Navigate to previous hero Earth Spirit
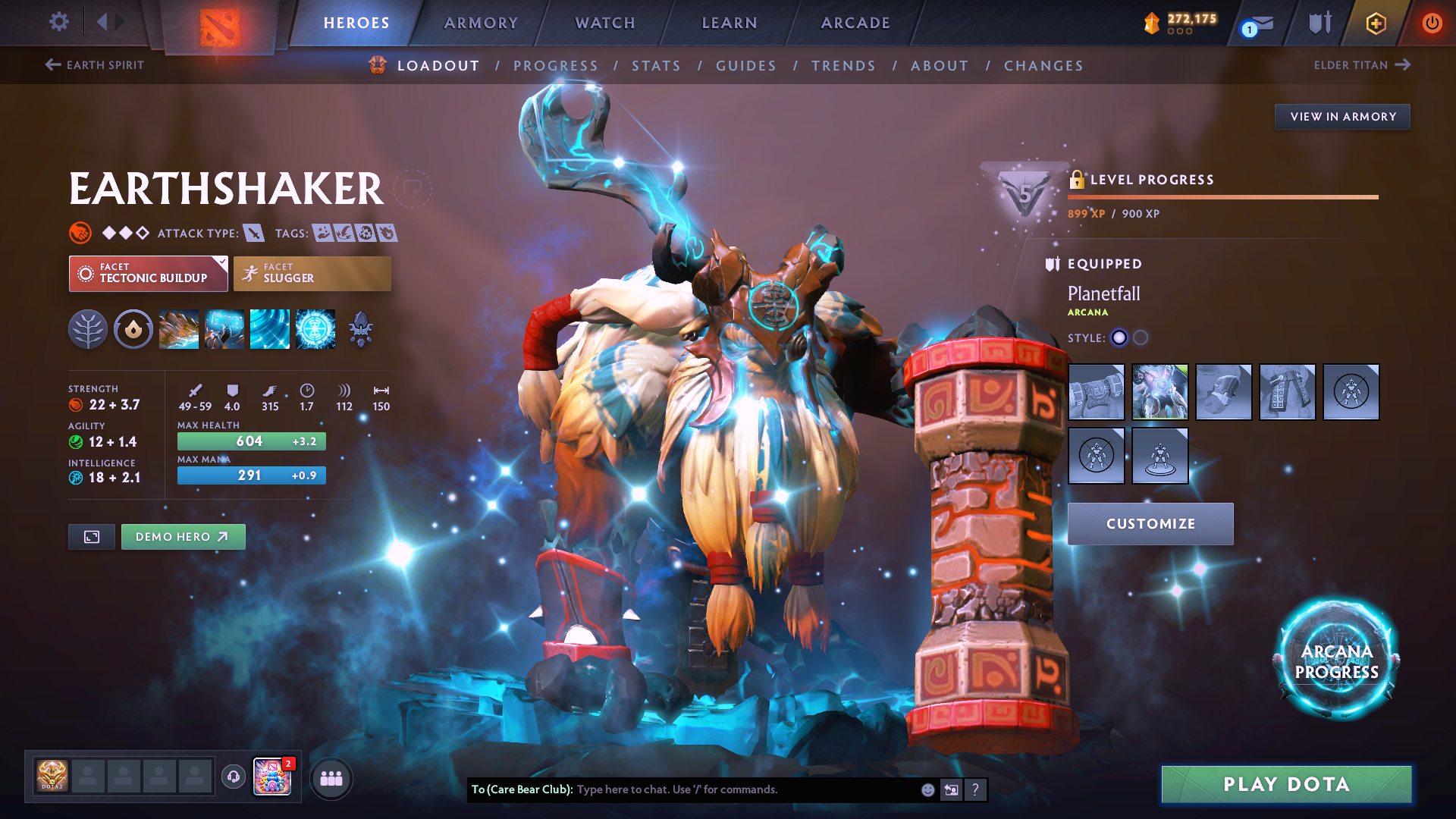The image size is (1456, 819). [95, 65]
